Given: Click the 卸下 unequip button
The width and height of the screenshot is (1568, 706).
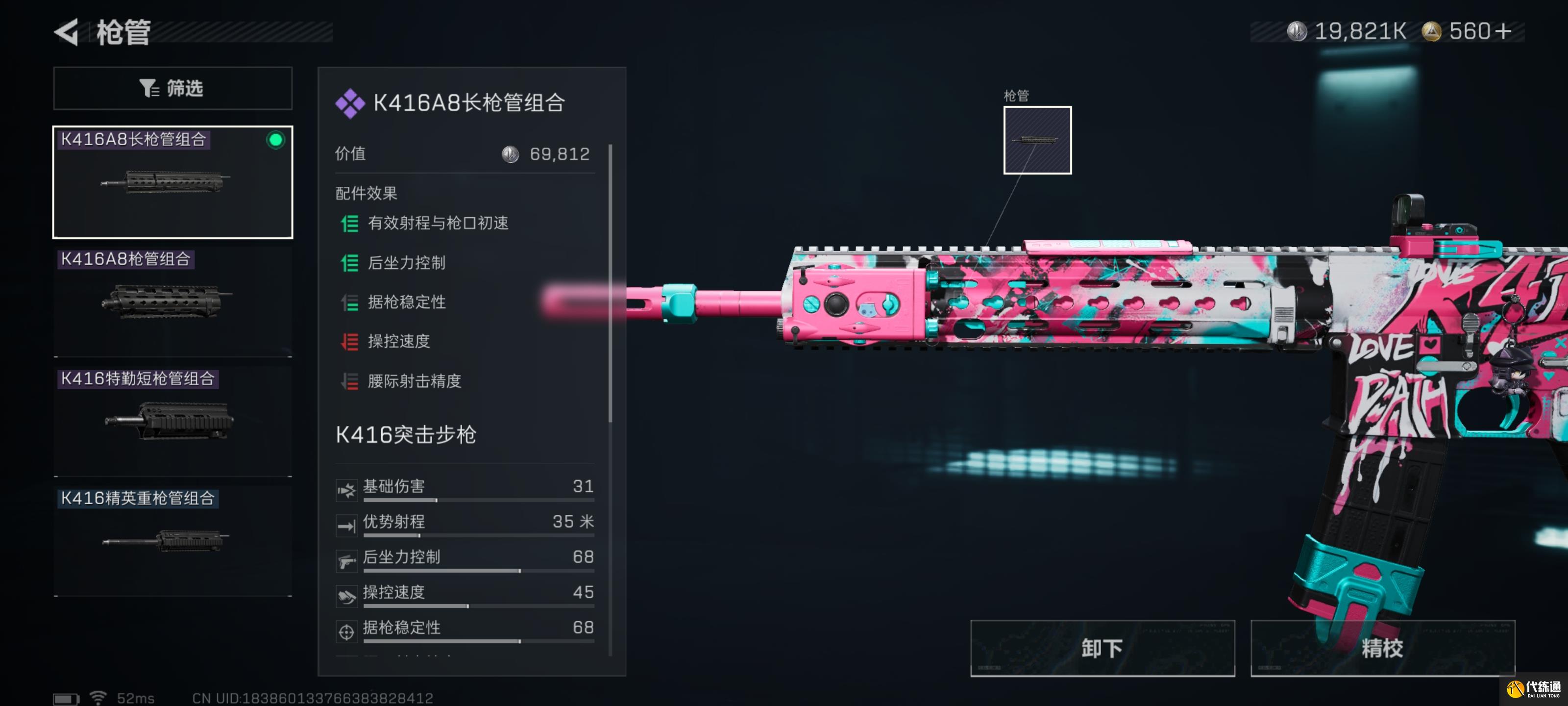Looking at the screenshot, I should click(x=1102, y=648).
